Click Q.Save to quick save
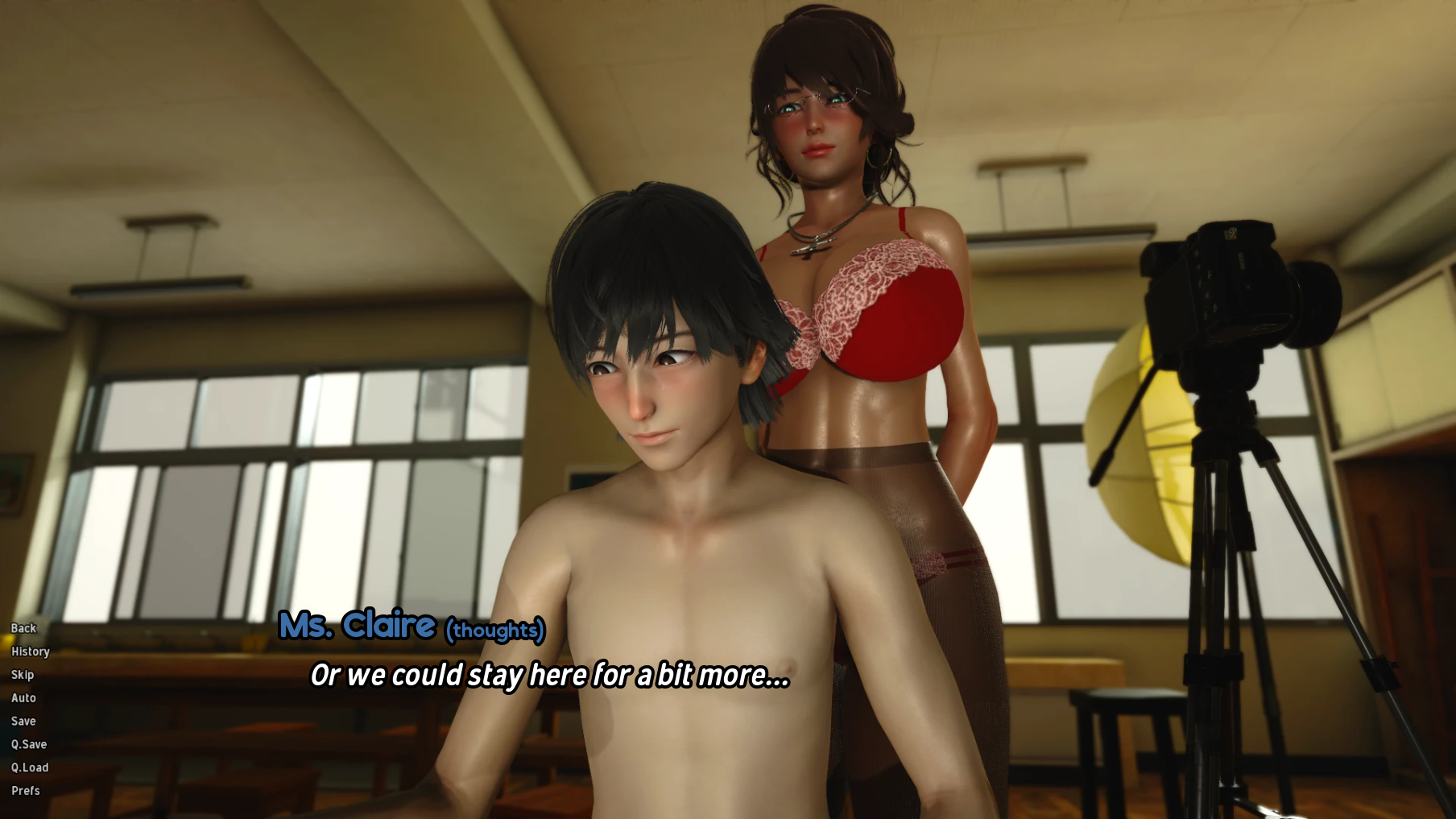Viewport: 1456px width, 819px height. click(29, 745)
